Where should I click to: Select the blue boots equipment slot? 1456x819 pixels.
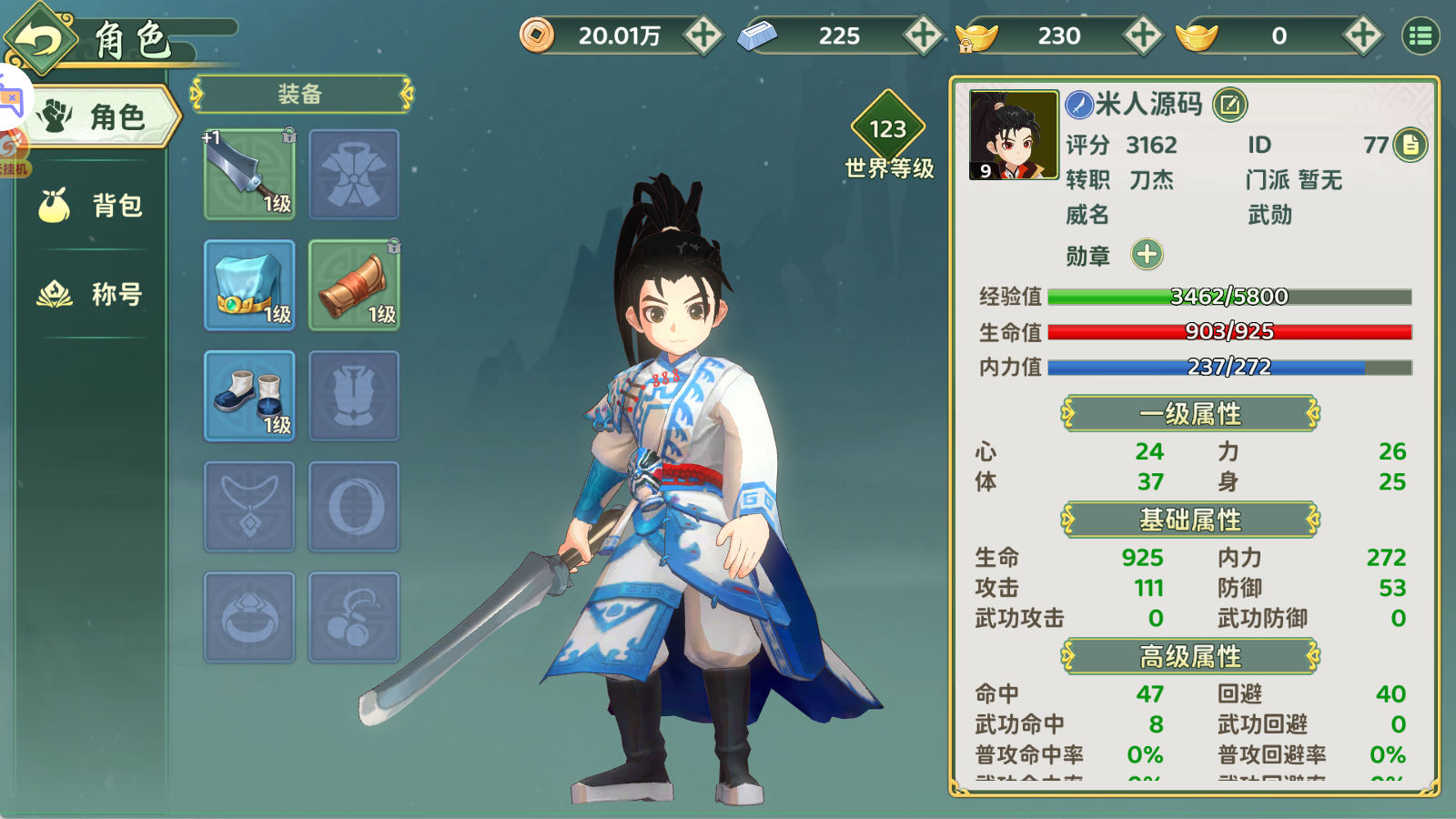249,396
